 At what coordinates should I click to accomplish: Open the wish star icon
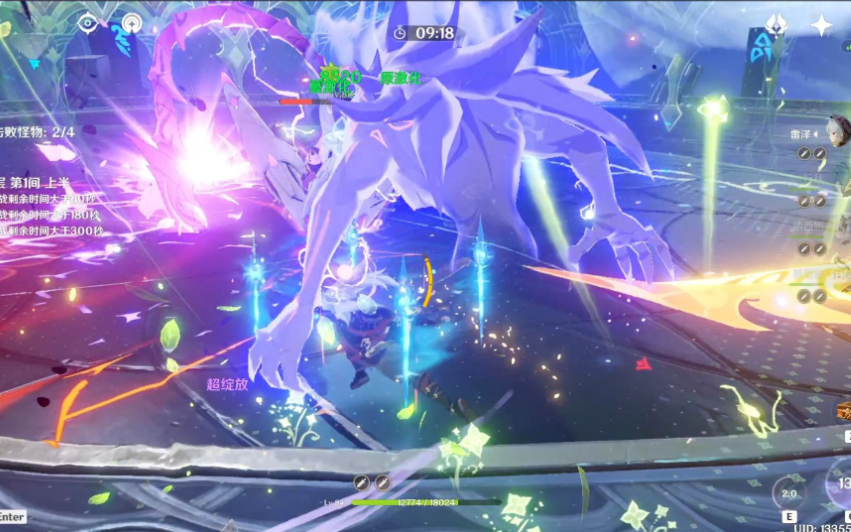tap(821, 25)
